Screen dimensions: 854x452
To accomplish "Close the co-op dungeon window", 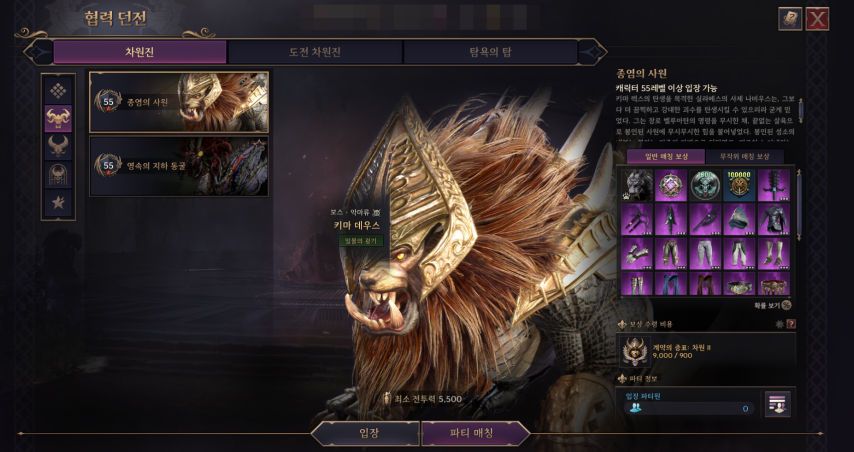I will click(817, 19).
